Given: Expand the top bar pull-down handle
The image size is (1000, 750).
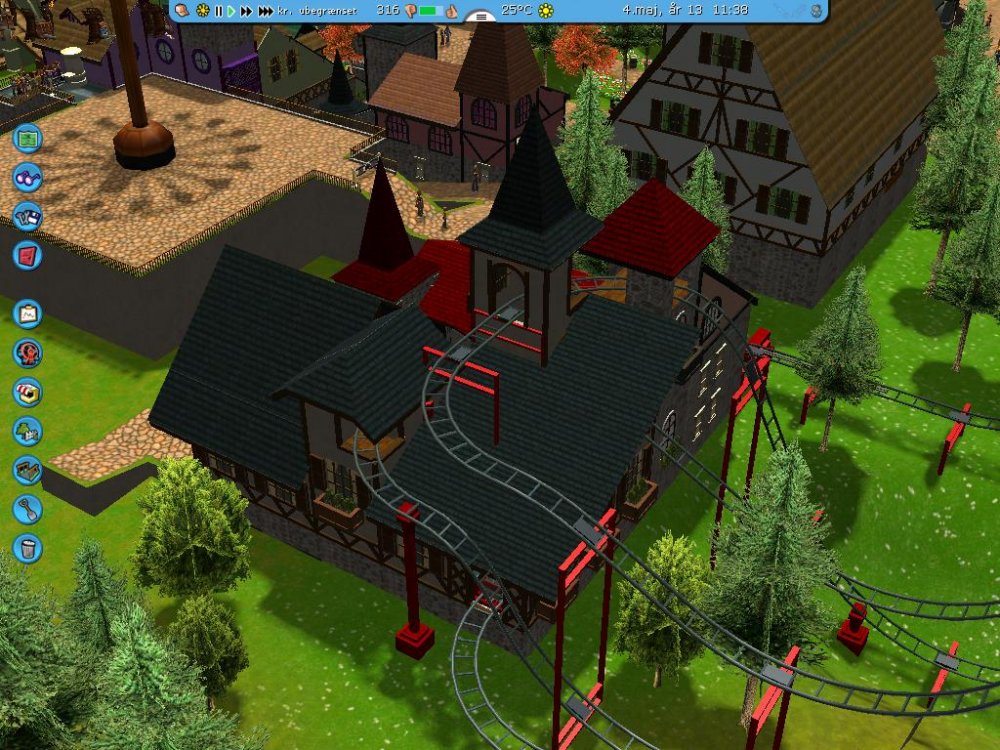Looking at the screenshot, I should coord(482,17).
